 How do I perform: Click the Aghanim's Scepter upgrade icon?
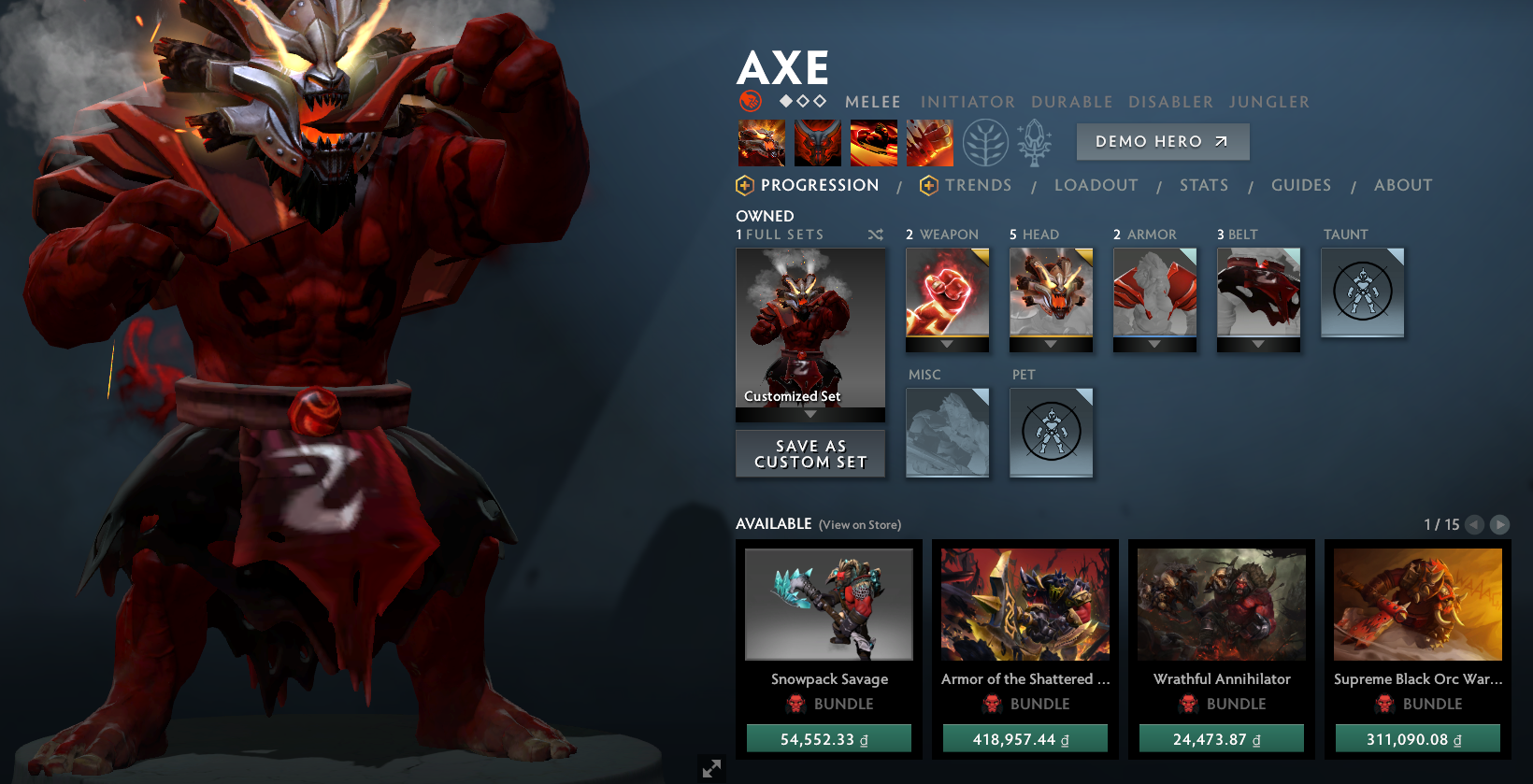click(x=1034, y=142)
